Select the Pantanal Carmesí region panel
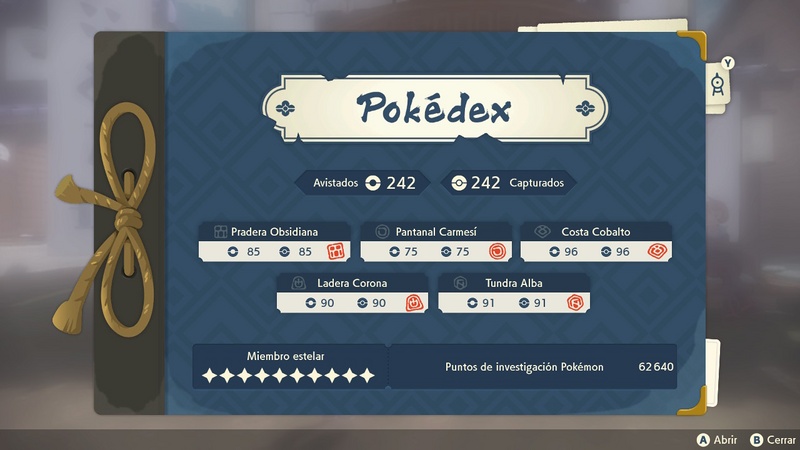The width and height of the screenshot is (800, 450). tap(435, 241)
